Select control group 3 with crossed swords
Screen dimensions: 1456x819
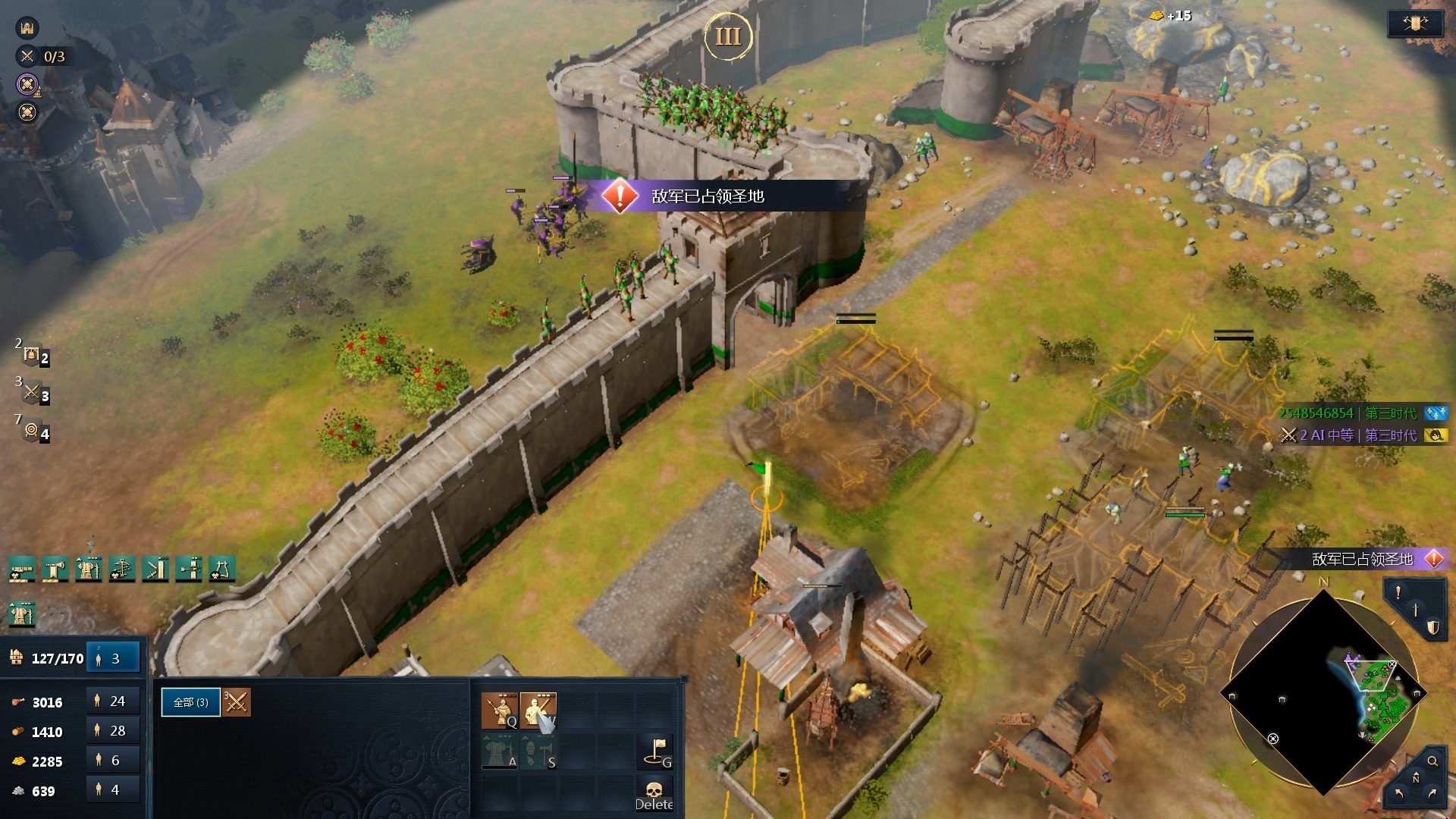(33, 394)
